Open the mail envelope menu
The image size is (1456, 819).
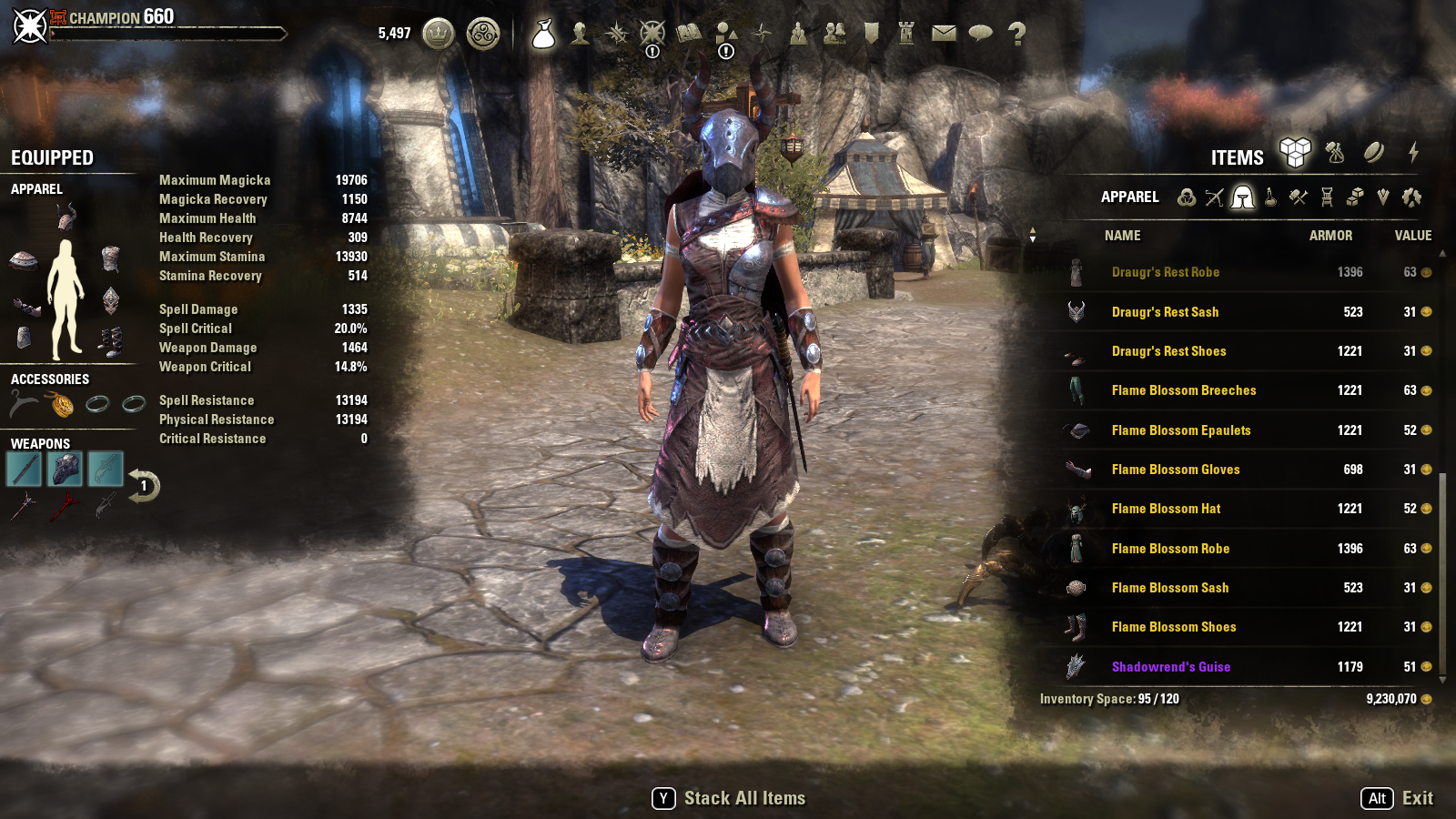[944, 34]
